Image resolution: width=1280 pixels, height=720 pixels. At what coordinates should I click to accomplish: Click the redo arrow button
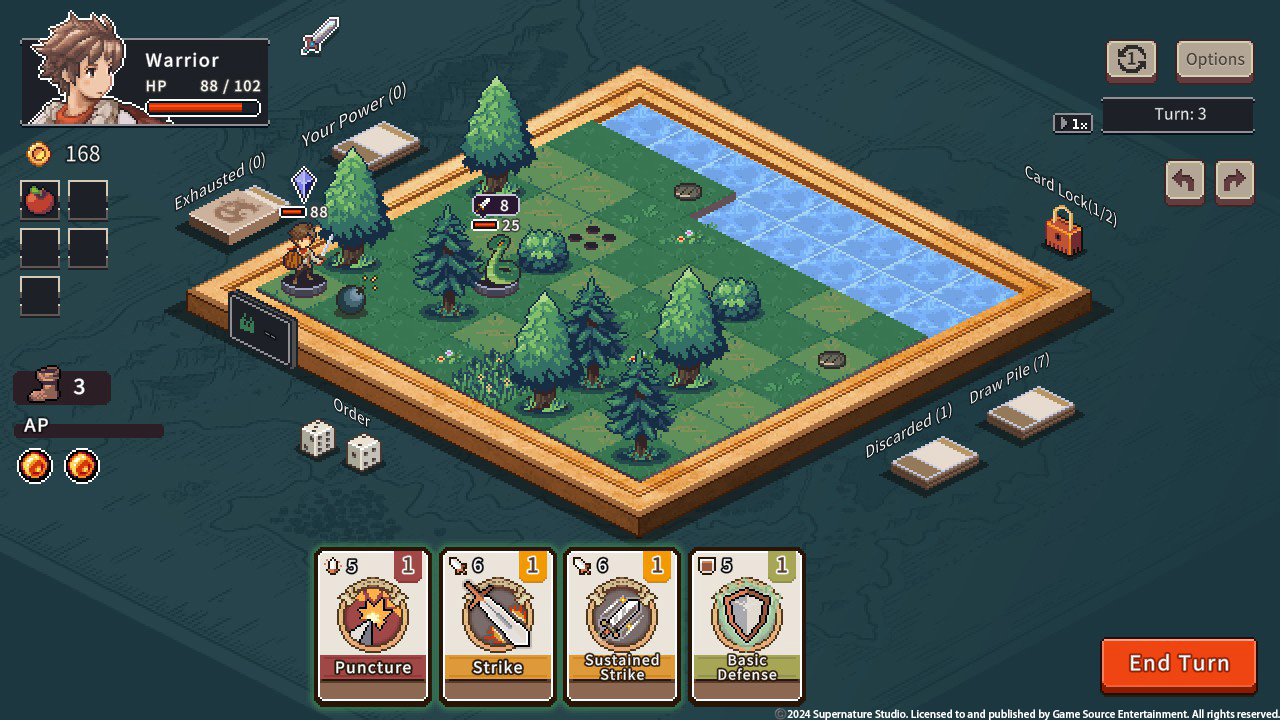(1235, 182)
